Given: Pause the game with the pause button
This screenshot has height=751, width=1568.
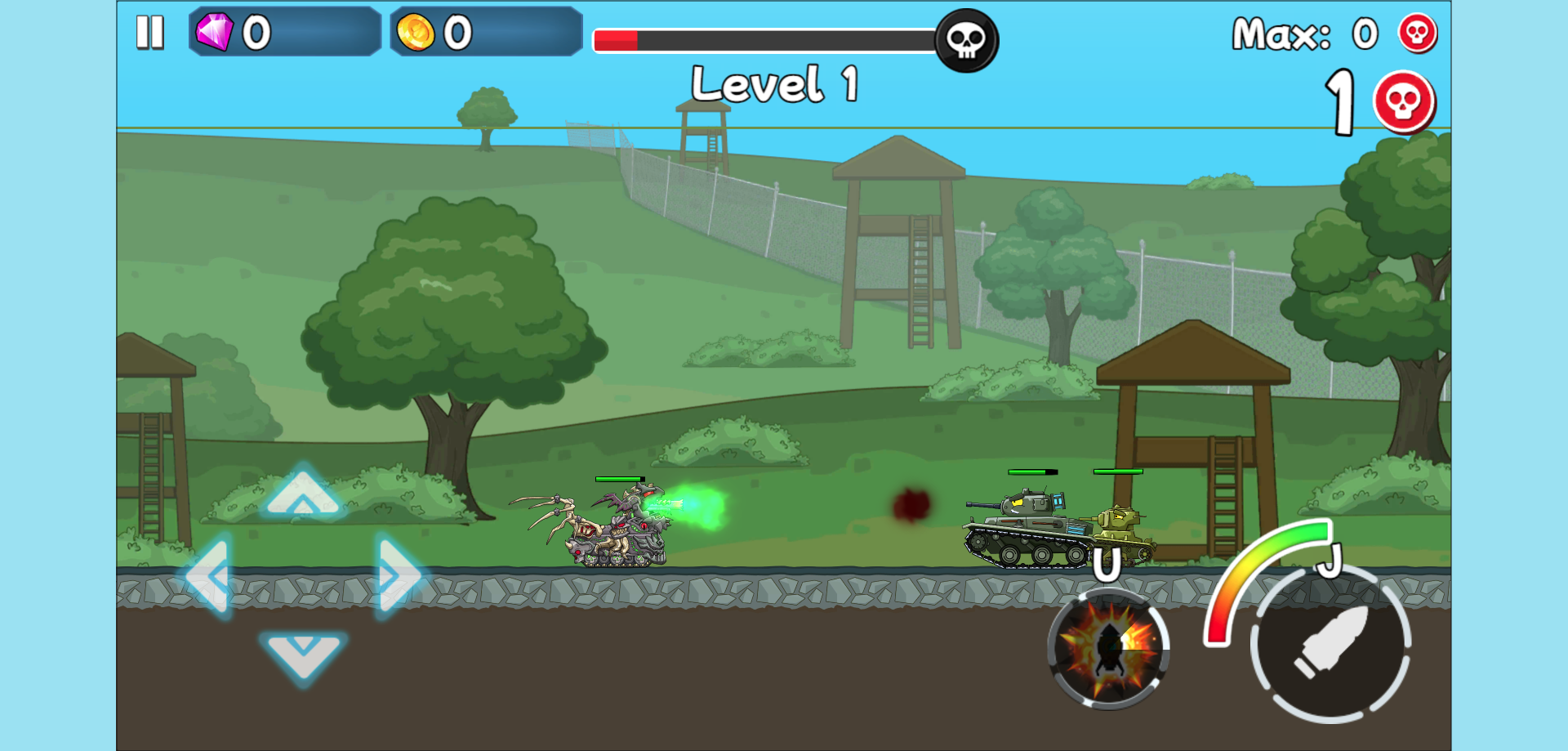Looking at the screenshot, I should [x=150, y=34].
